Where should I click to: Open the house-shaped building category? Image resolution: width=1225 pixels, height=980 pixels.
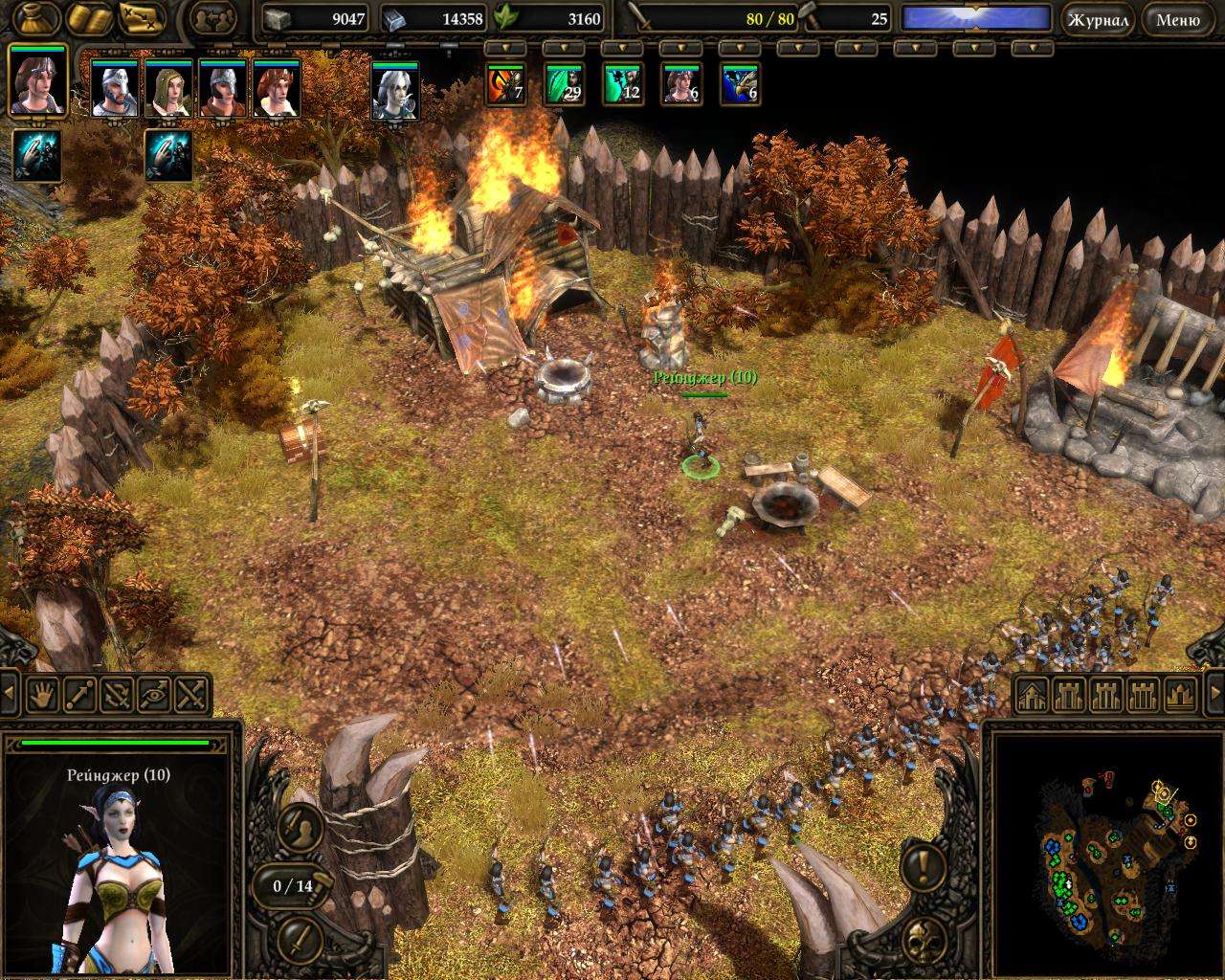(x=1032, y=694)
